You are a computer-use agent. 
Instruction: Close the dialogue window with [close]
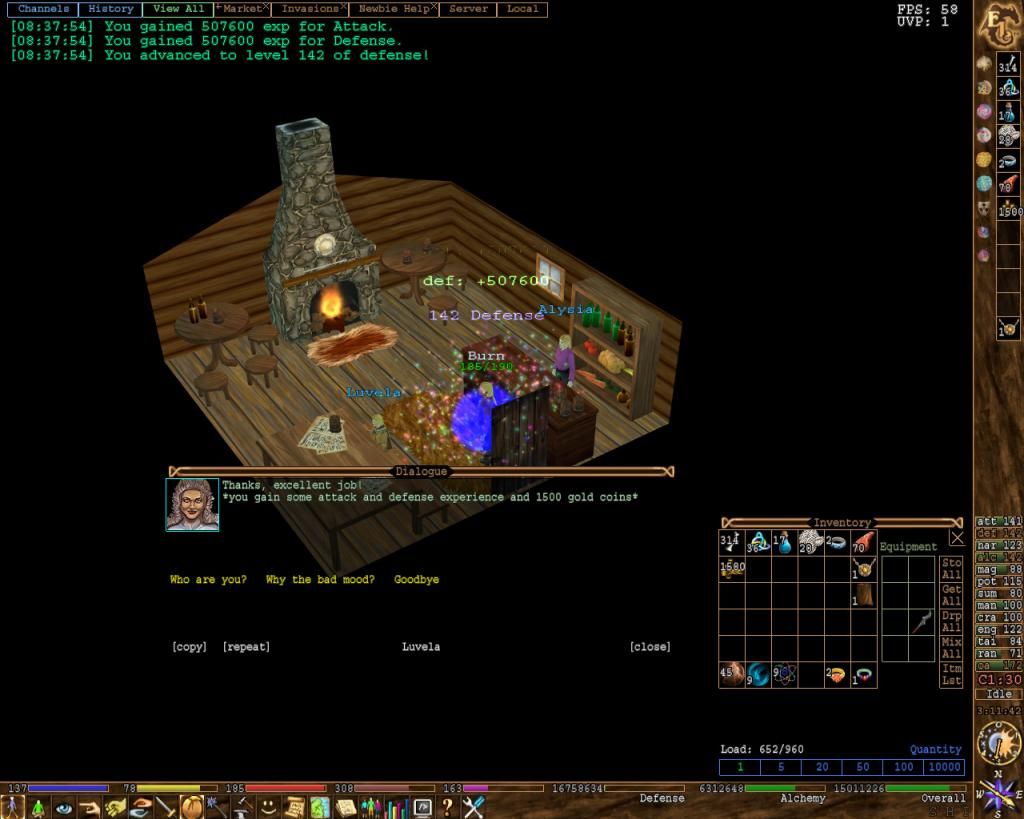[x=650, y=647]
